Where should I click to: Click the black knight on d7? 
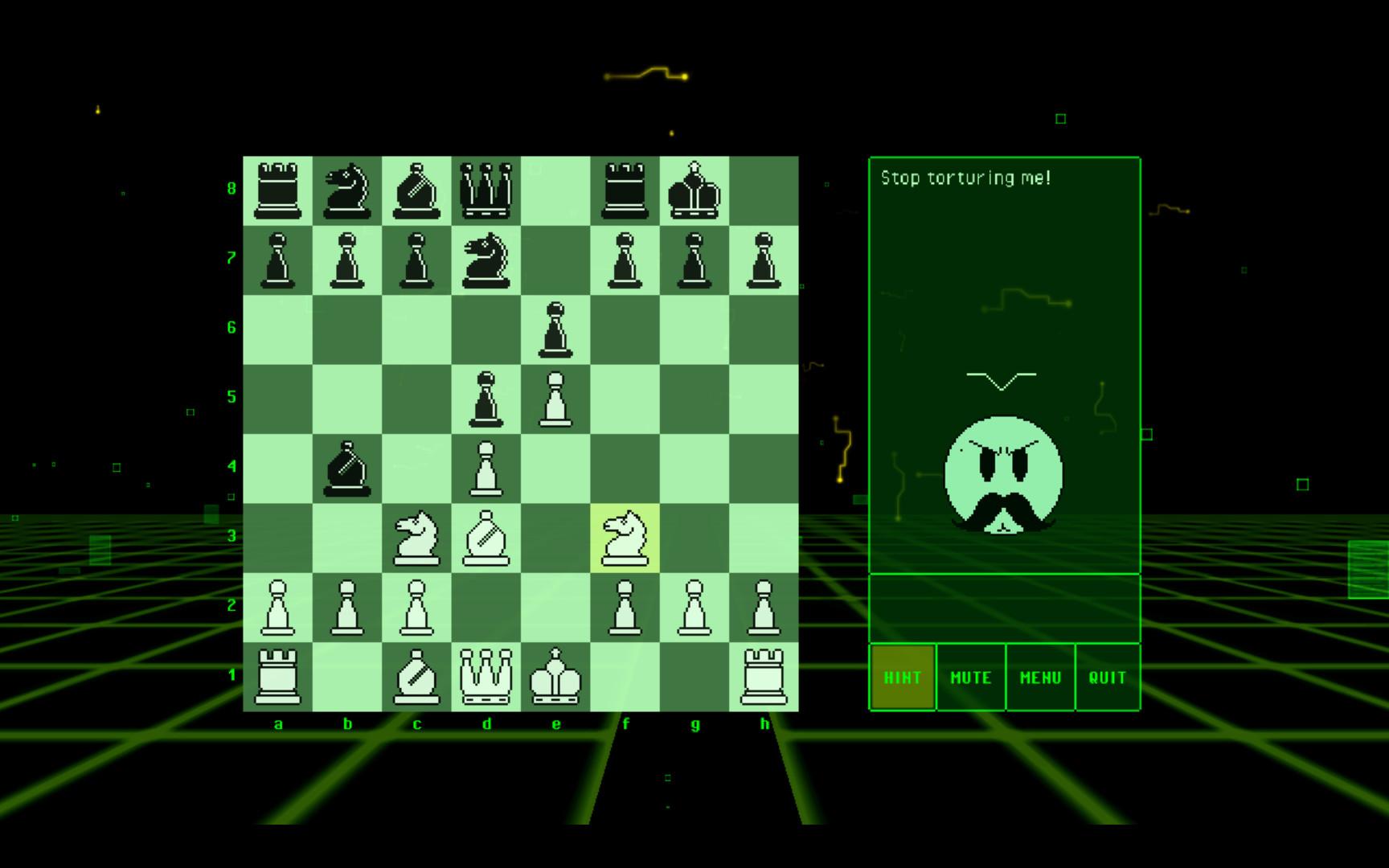pyautogui.click(x=487, y=259)
